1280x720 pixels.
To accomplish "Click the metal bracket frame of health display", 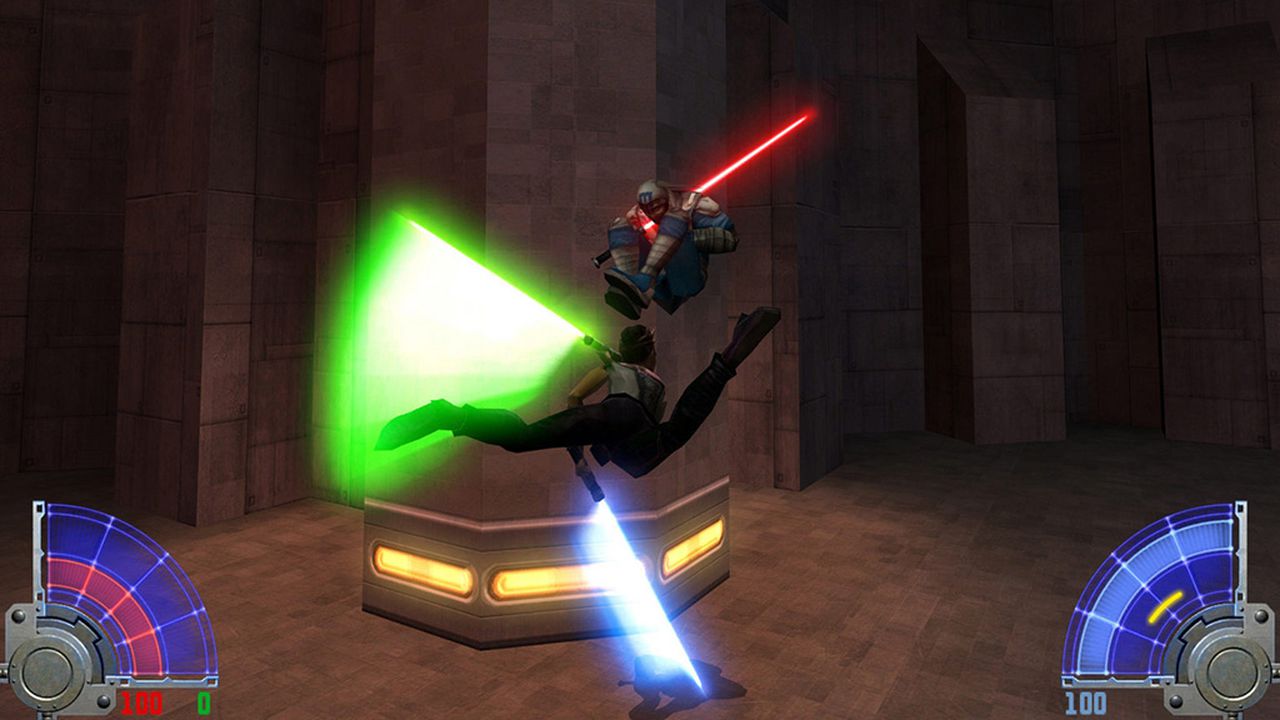I will pos(38,552).
